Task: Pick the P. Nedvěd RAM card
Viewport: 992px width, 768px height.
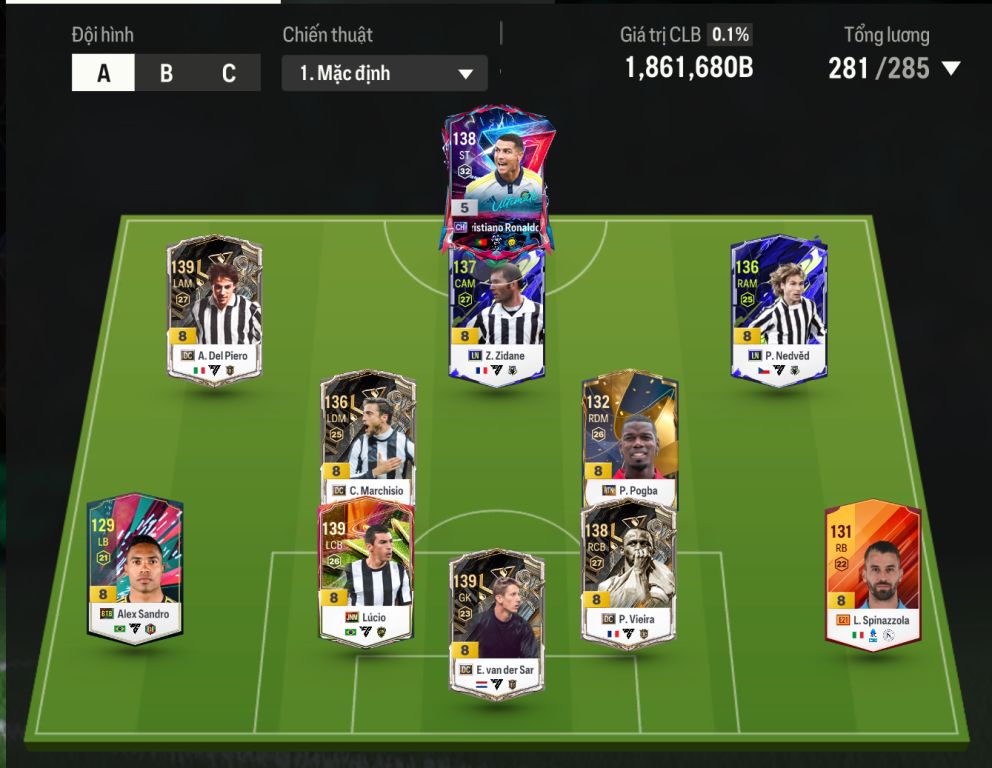Action: [x=779, y=310]
